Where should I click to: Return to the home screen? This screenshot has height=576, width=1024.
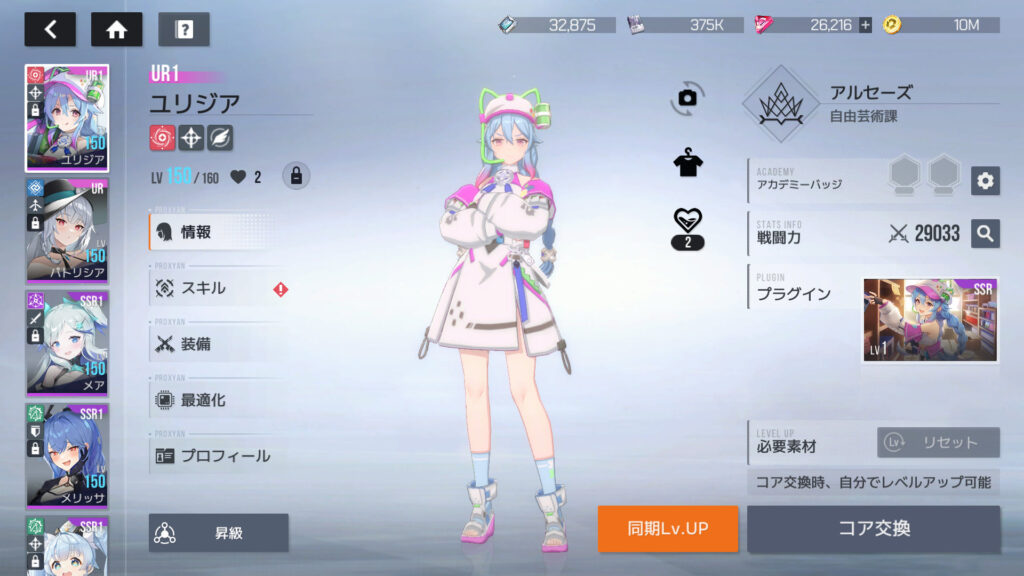[x=116, y=29]
